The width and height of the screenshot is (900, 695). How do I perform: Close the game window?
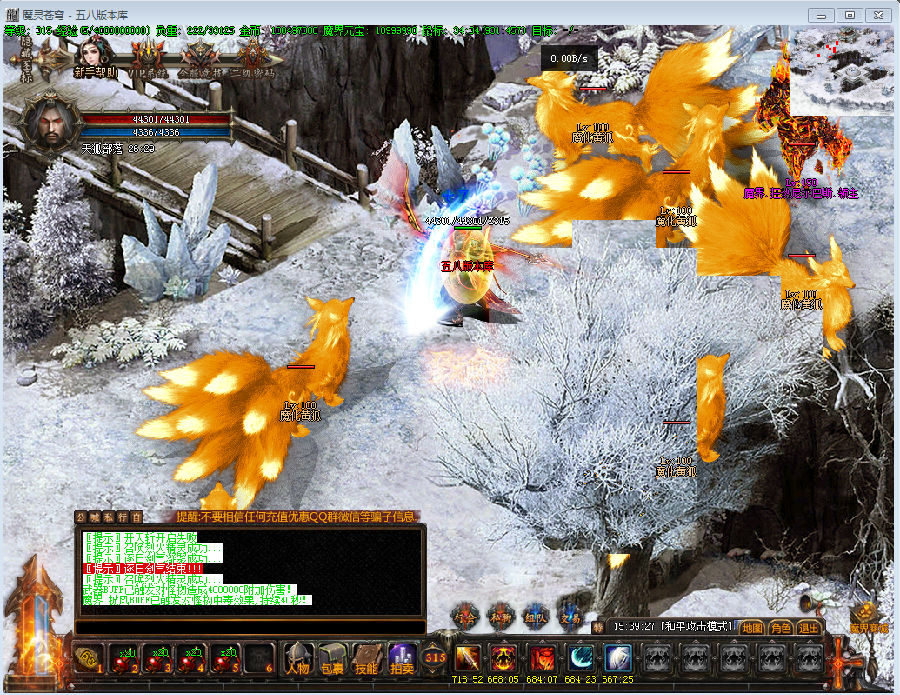877,15
